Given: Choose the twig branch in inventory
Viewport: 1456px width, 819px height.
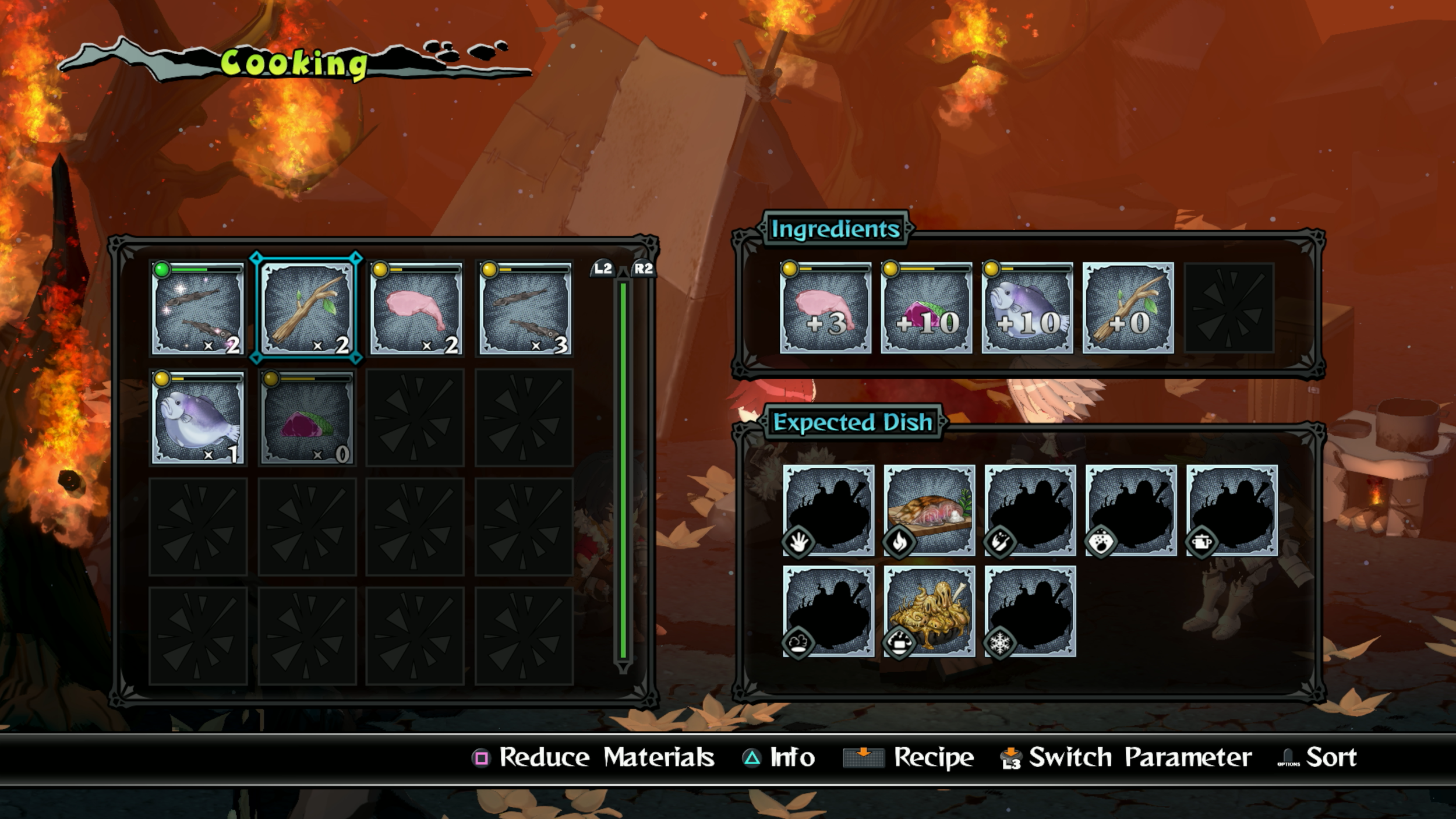Looking at the screenshot, I should pos(306,308).
